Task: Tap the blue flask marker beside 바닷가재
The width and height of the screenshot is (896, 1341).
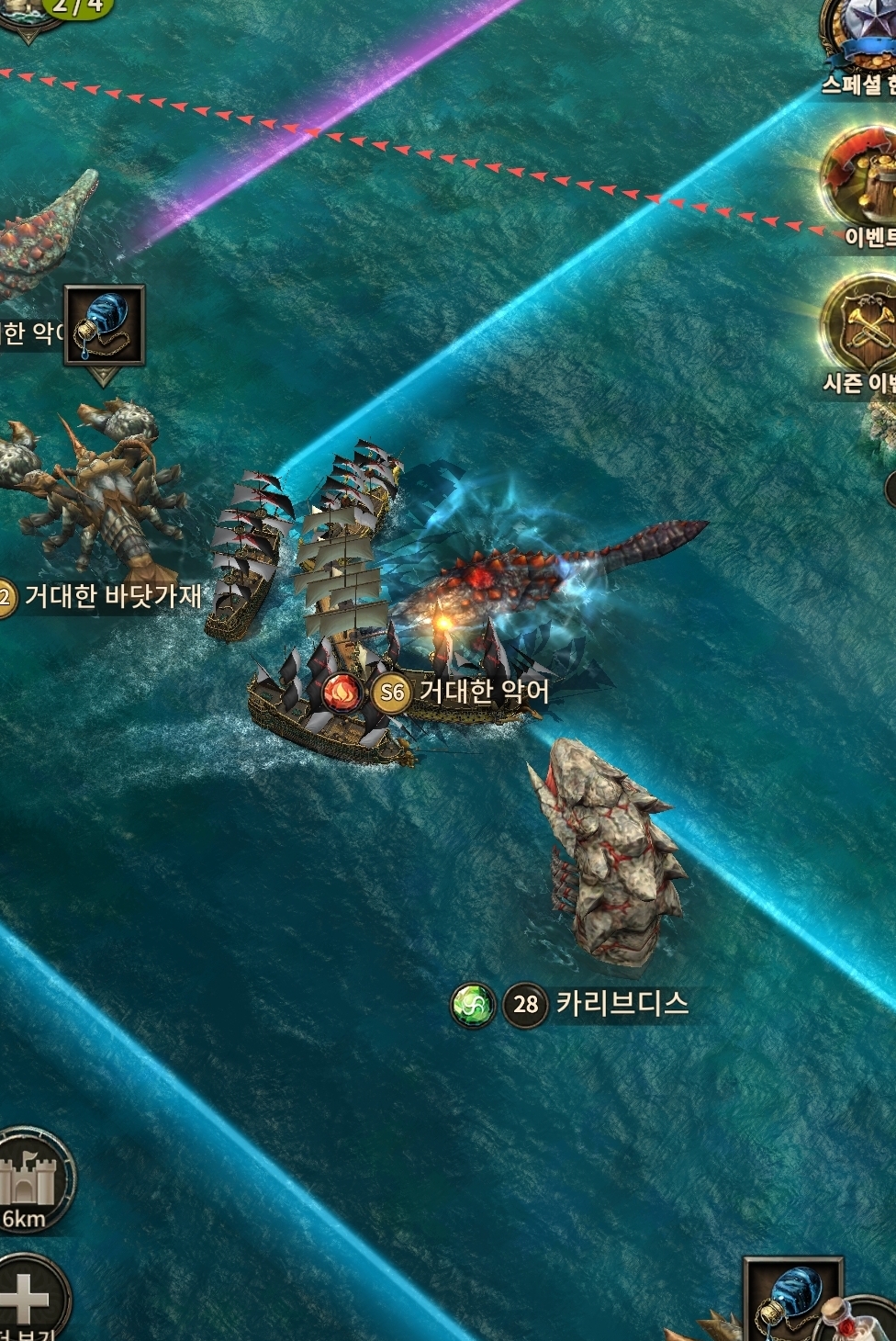Action: point(104,324)
